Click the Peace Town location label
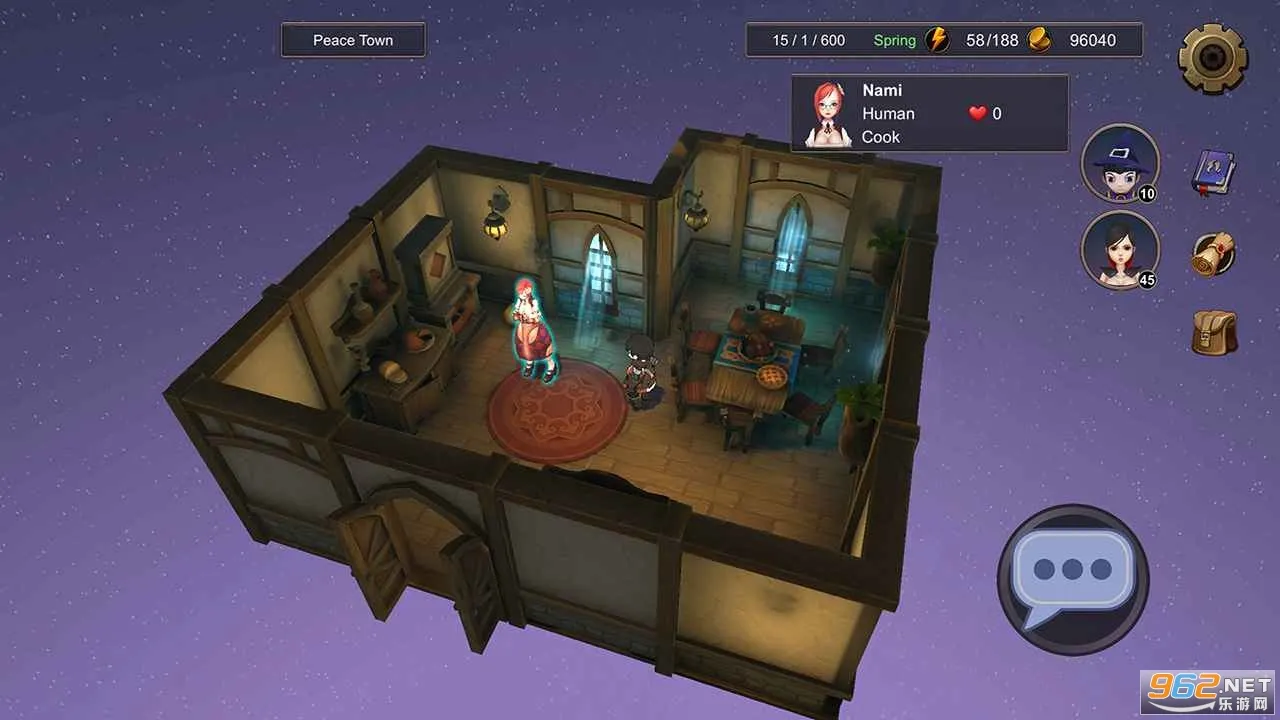Viewport: 1280px width, 720px height. click(353, 40)
